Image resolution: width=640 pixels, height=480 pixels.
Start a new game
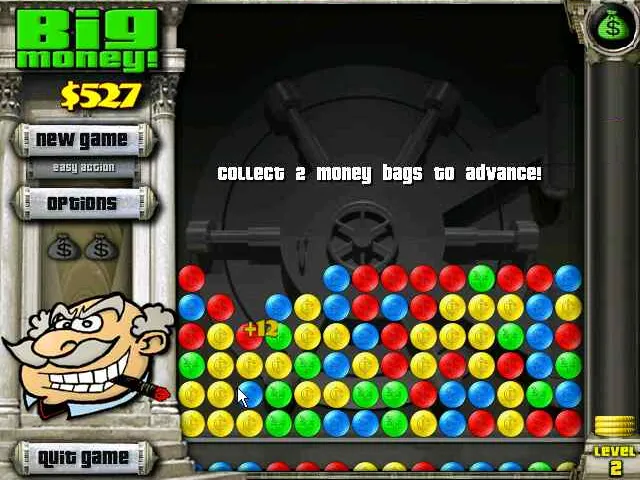[82, 140]
